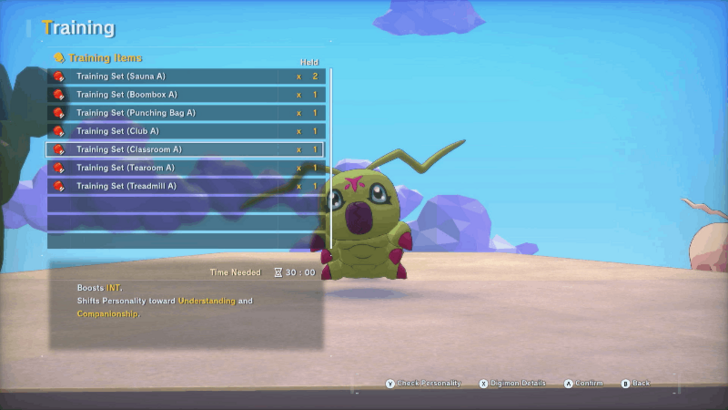Pick Training Set (Punching Bag A)
The width and height of the screenshot is (728, 410).
tap(185, 113)
